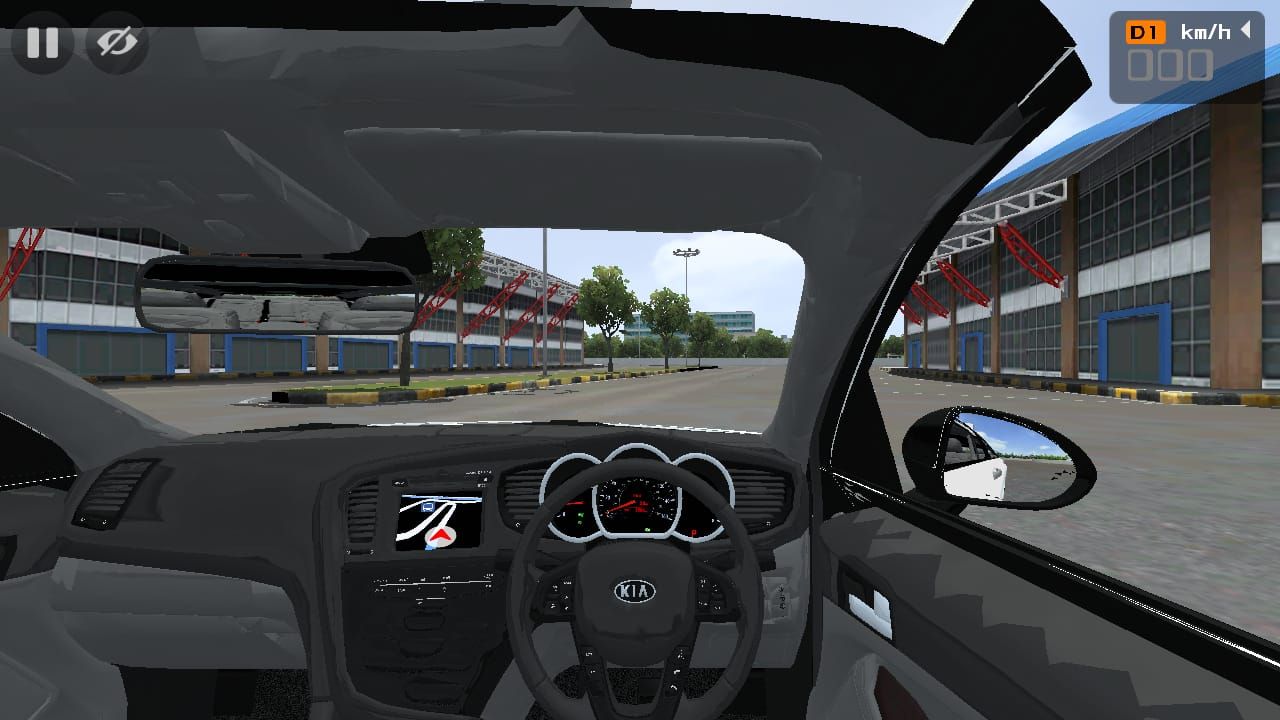Viewport: 1280px width, 720px height.
Task: Collapse the km/h speed panel arrow
Action: point(1246,31)
